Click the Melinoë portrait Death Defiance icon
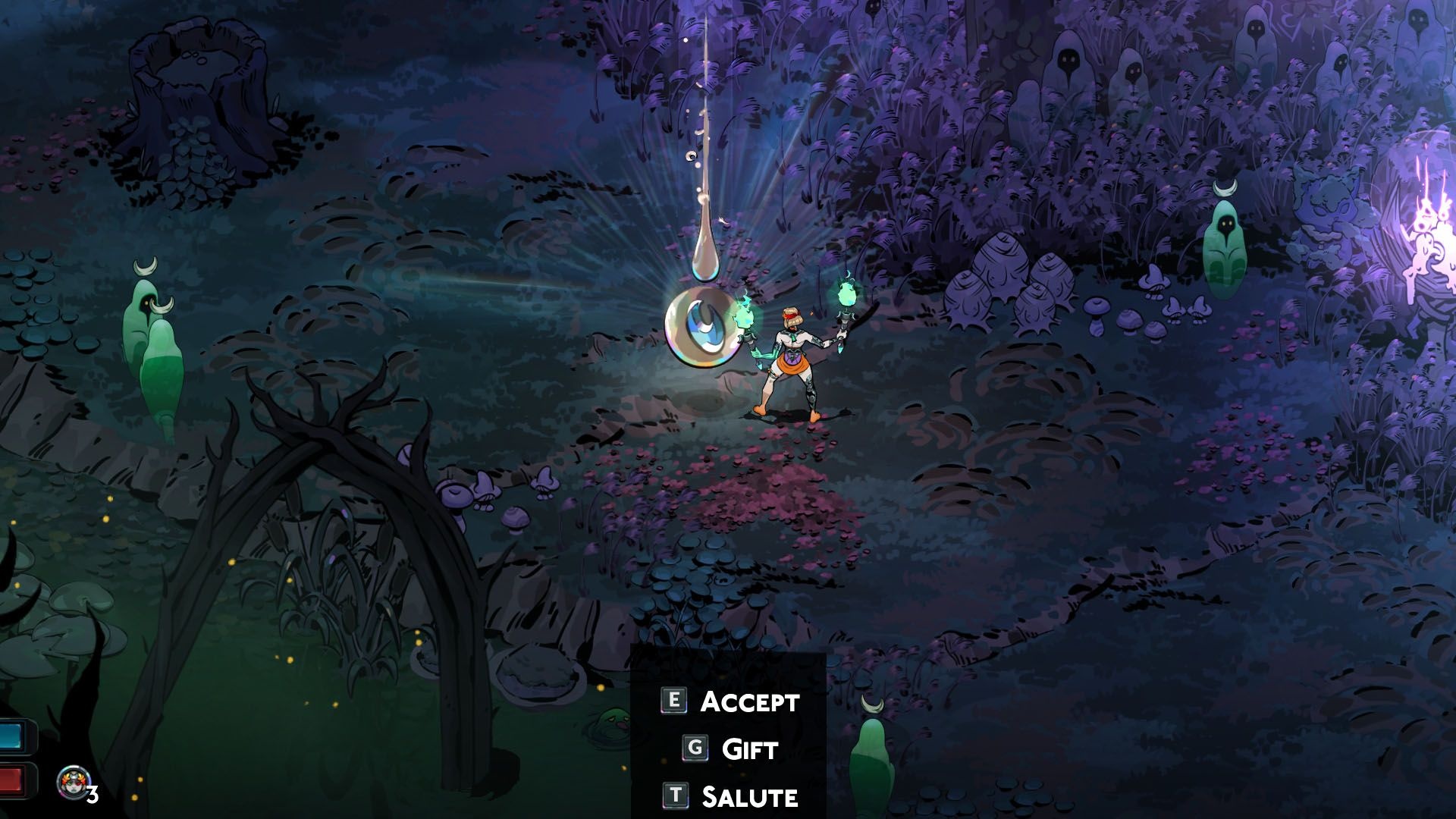Image resolution: width=1456 pixels, height=819 pixels. click(74, 782)
